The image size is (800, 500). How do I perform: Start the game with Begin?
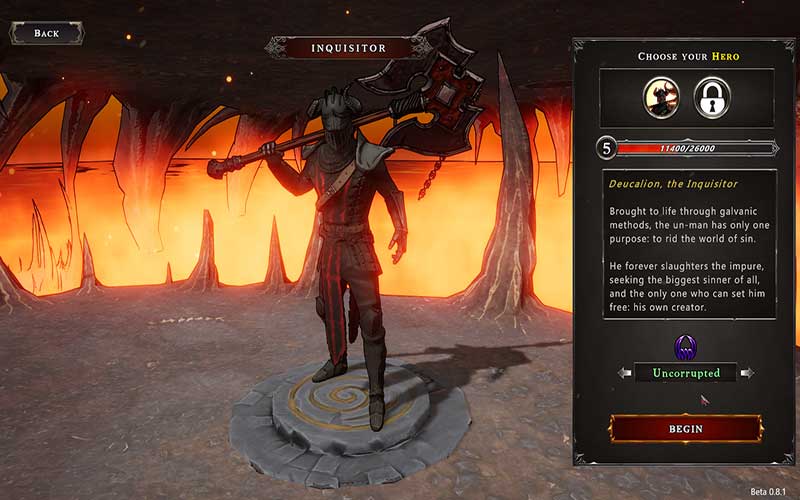685,428
